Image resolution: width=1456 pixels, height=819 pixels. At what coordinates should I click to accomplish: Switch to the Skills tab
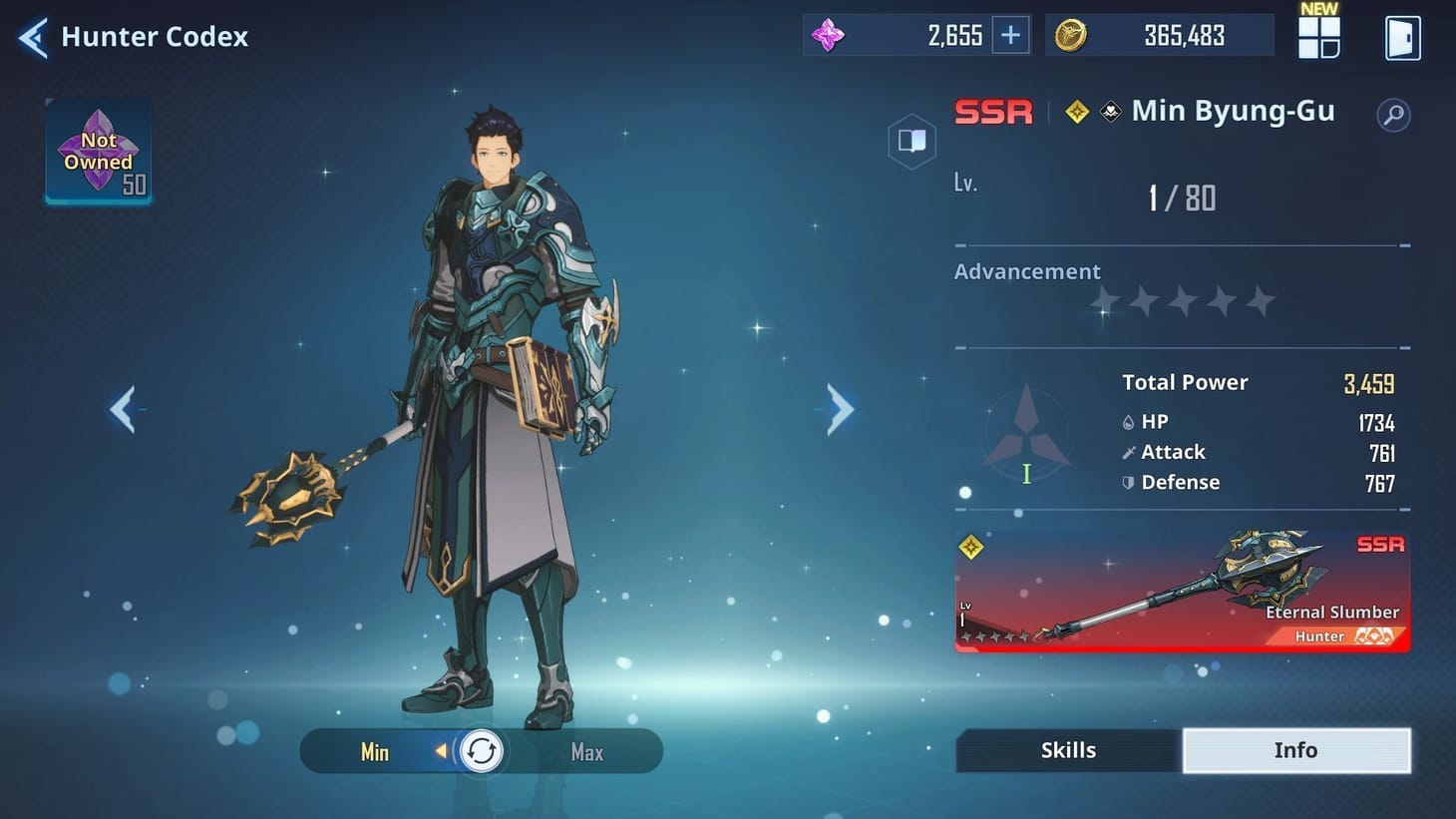[1068, 749]
